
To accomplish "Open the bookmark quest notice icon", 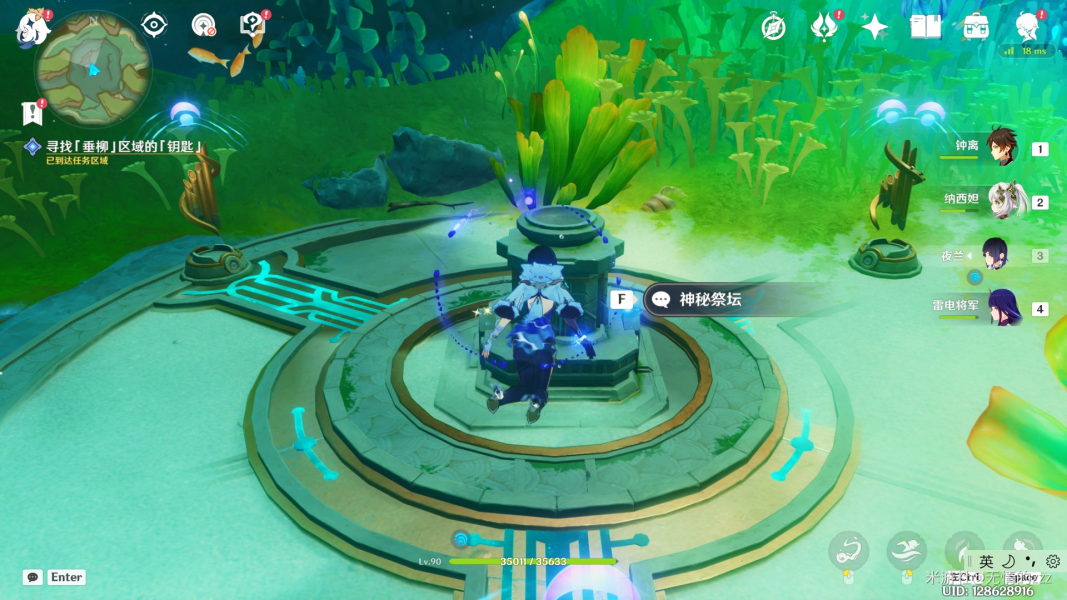I will (32, 112).
